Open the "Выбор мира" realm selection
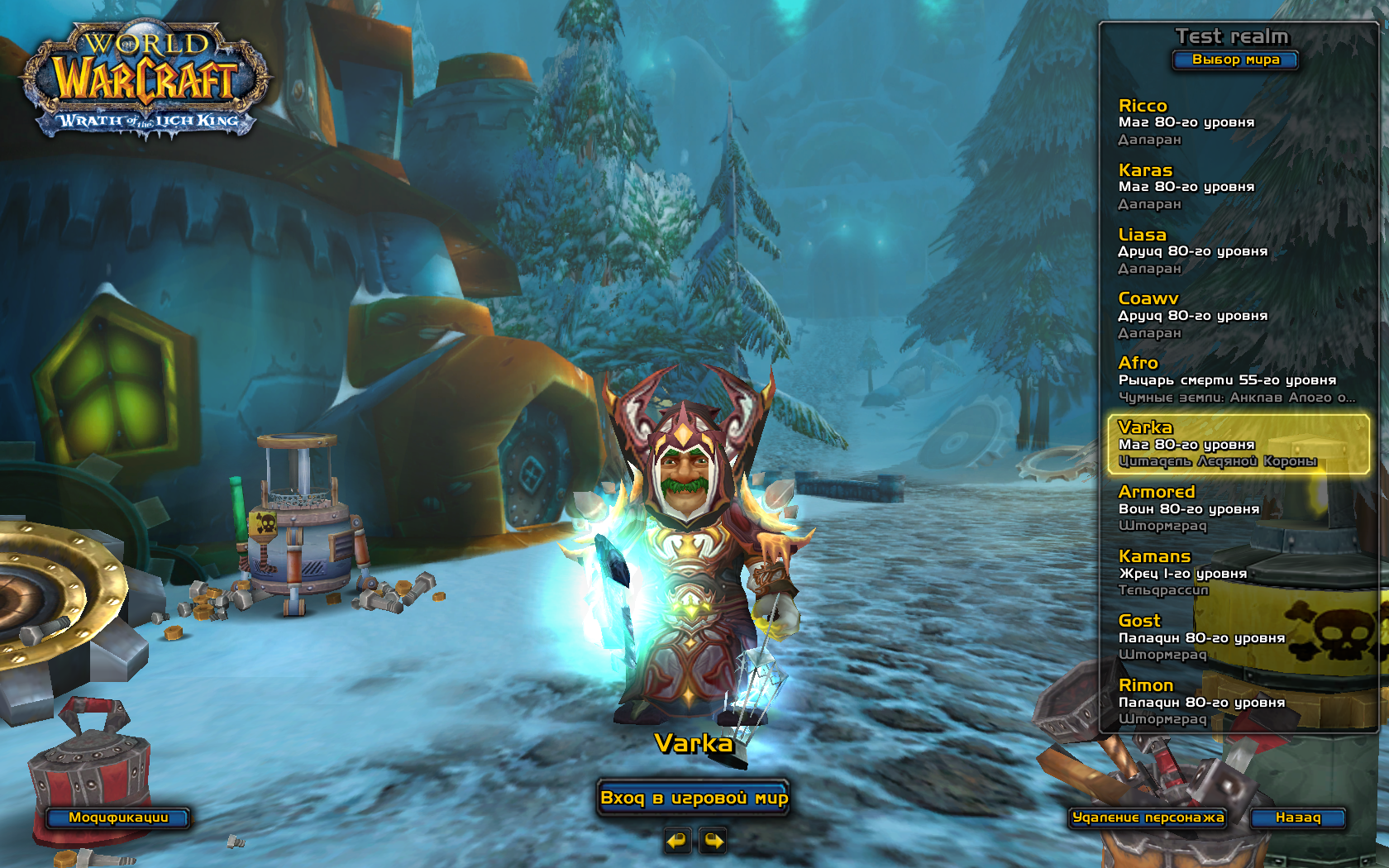Screen dimensions: 1389x868 tap(1235, 60)
